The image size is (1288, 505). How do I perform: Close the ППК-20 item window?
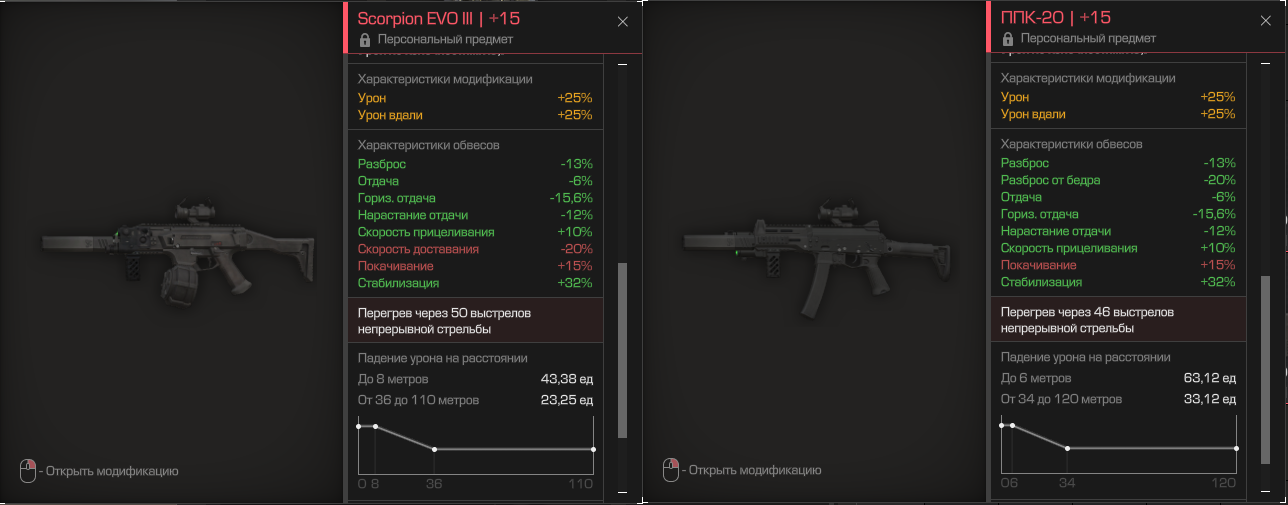(1266, 21)
